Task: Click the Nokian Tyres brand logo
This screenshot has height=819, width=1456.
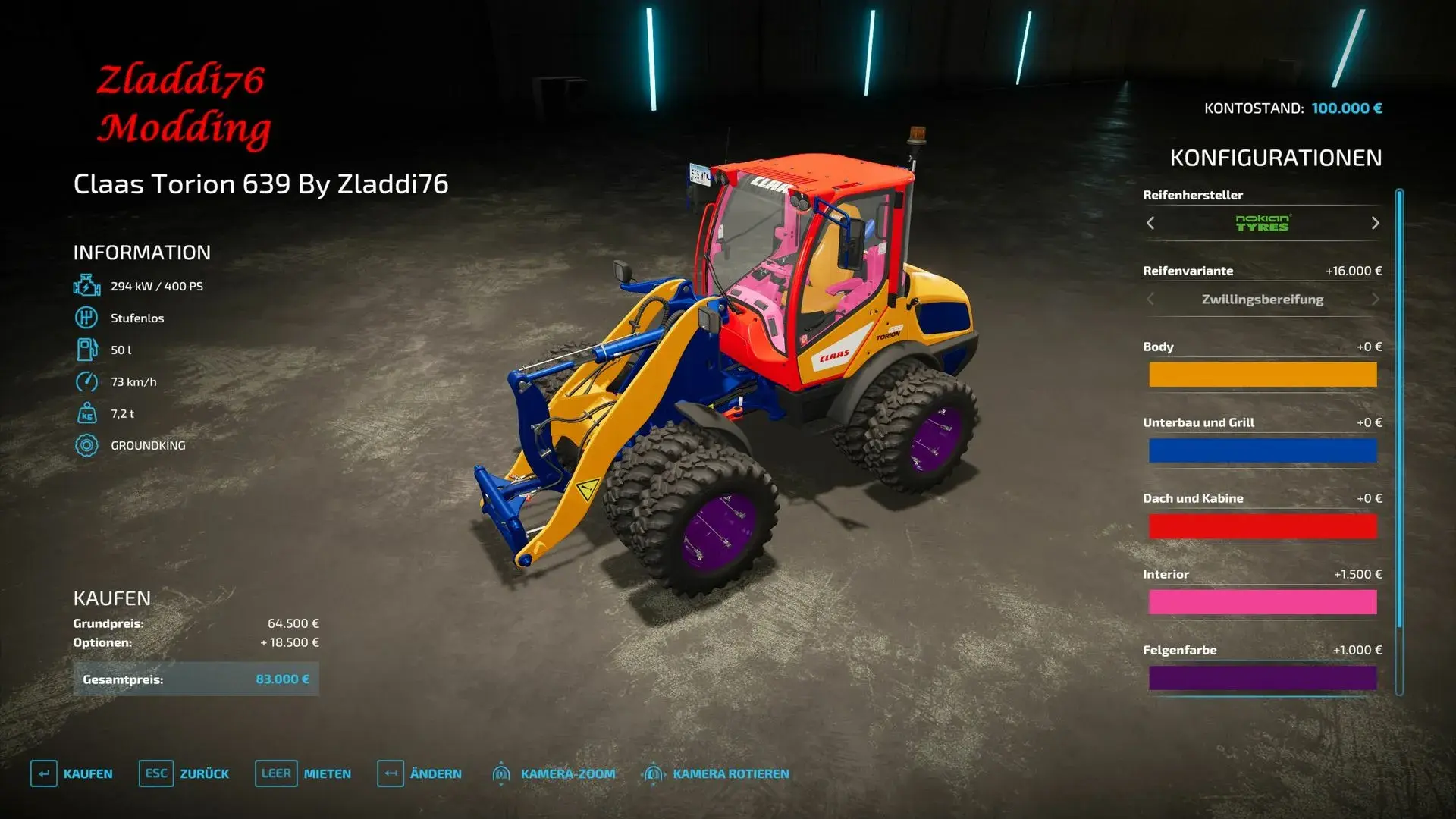Action: click(1263, 224)
